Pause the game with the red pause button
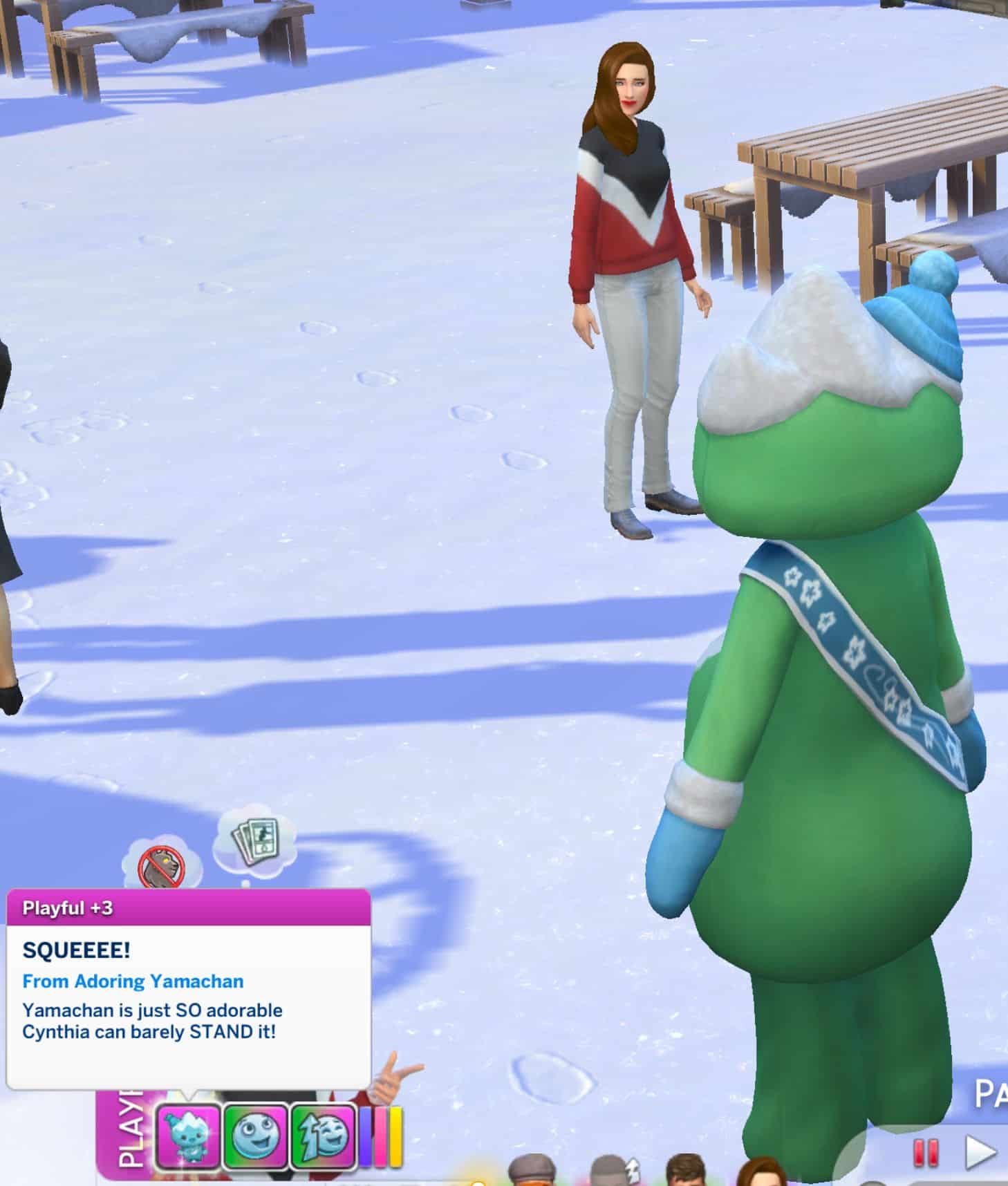The image size is (1008, 1186). tap(926, 1152)
